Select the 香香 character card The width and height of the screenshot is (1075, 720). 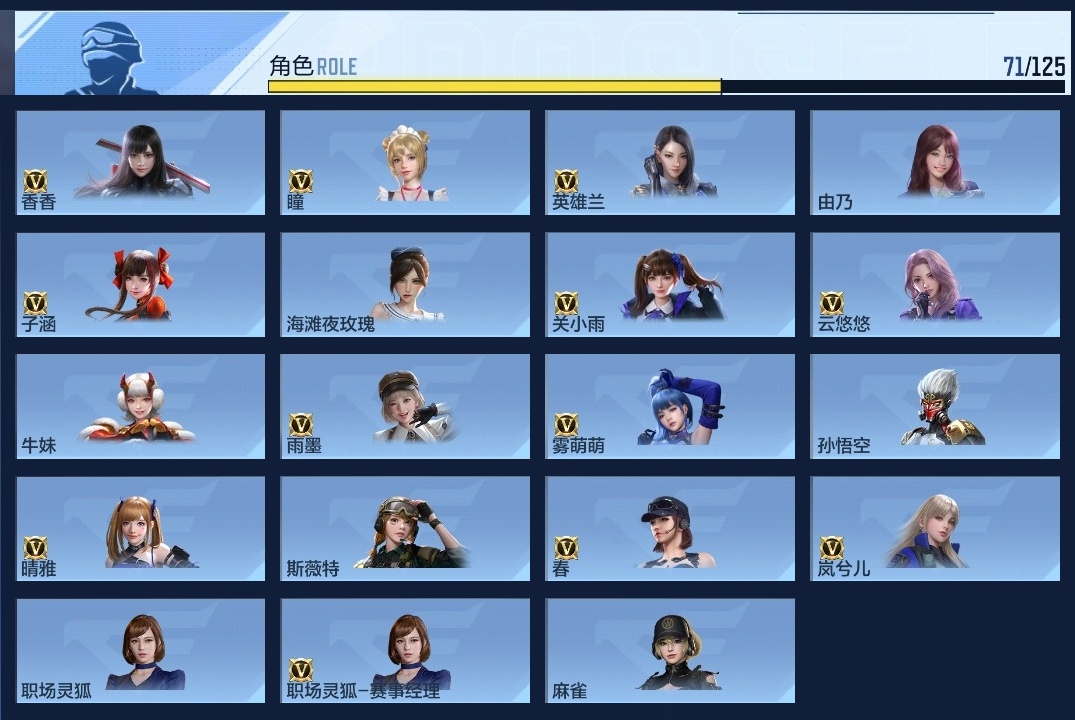click(x=141, y=162)
